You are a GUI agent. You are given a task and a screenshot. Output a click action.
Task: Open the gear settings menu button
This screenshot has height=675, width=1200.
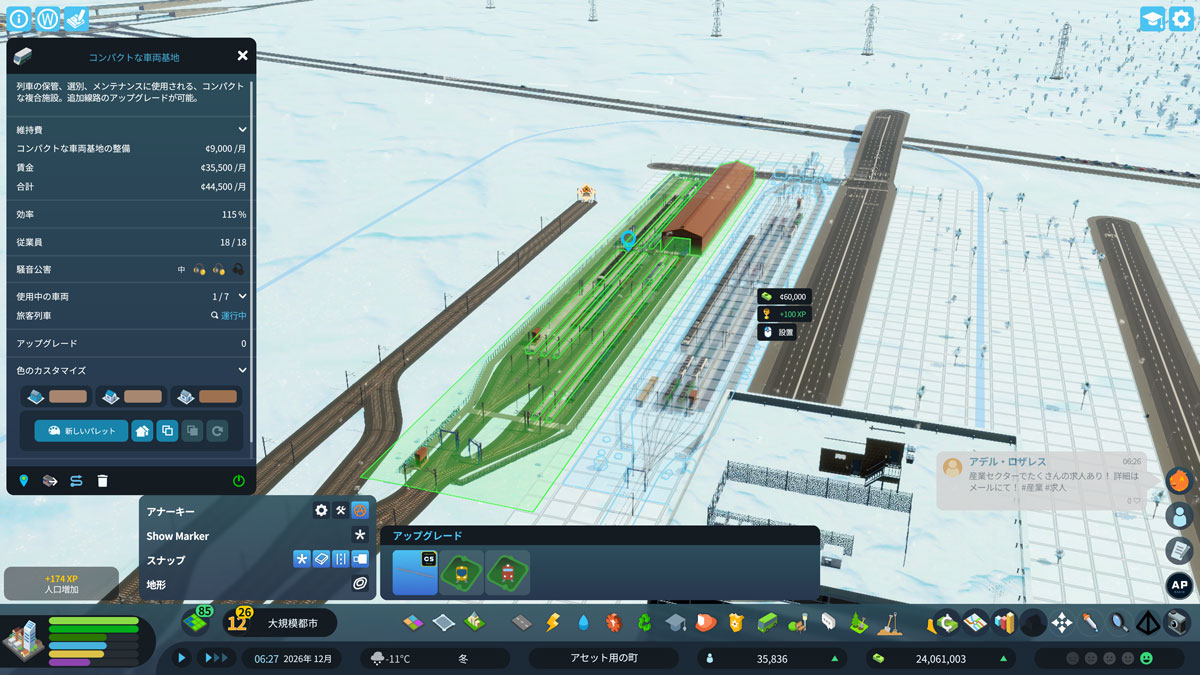click(x=1181, y=19)
